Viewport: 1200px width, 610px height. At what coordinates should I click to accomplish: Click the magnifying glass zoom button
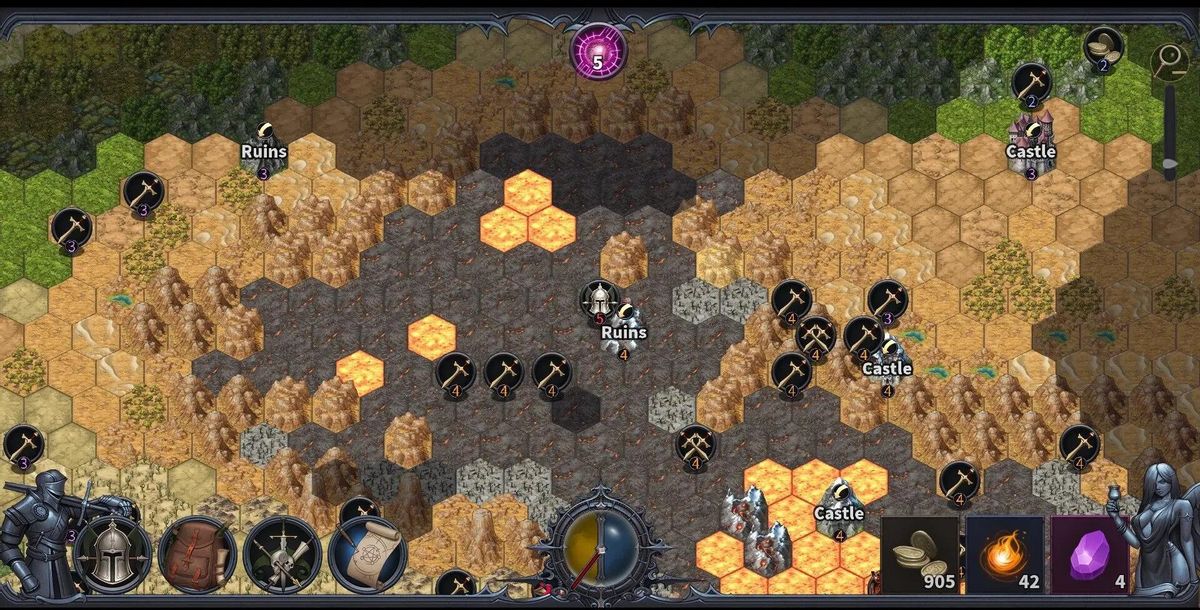pyautogui.click(x=1168, y=62)
